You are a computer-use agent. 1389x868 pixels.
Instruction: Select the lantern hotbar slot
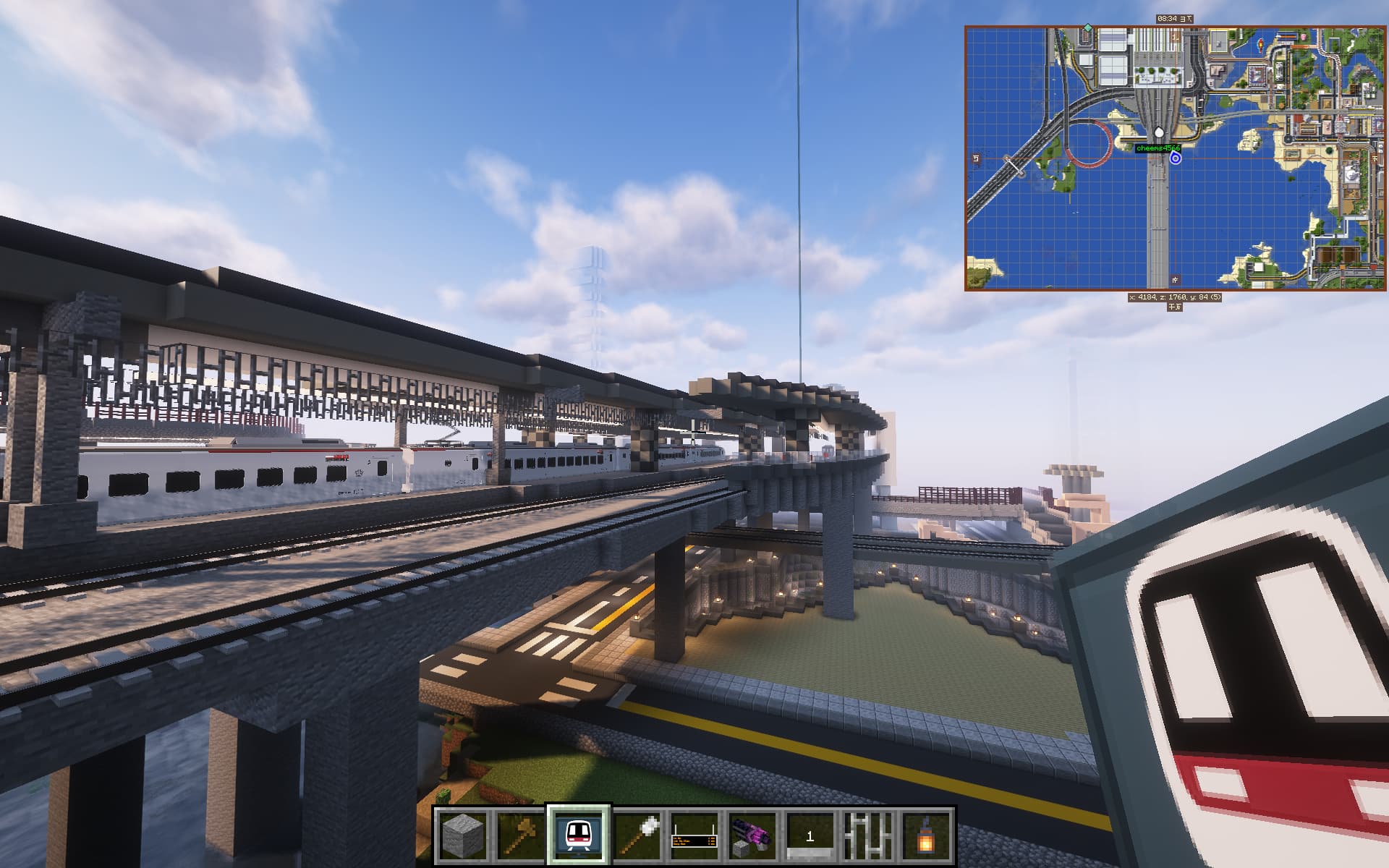925,836
